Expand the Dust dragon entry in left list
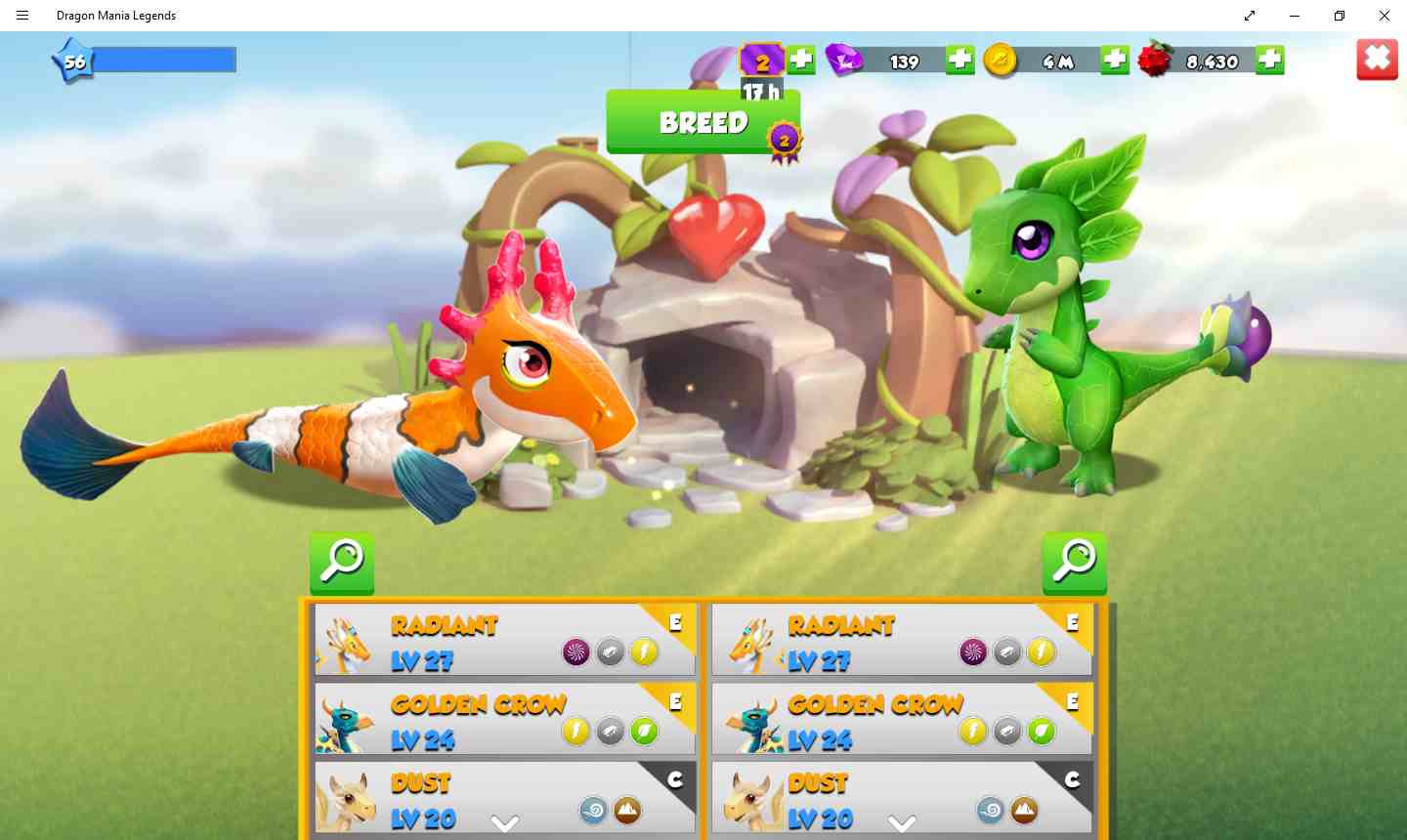1407x840 pixels. (x=506, y=823)
